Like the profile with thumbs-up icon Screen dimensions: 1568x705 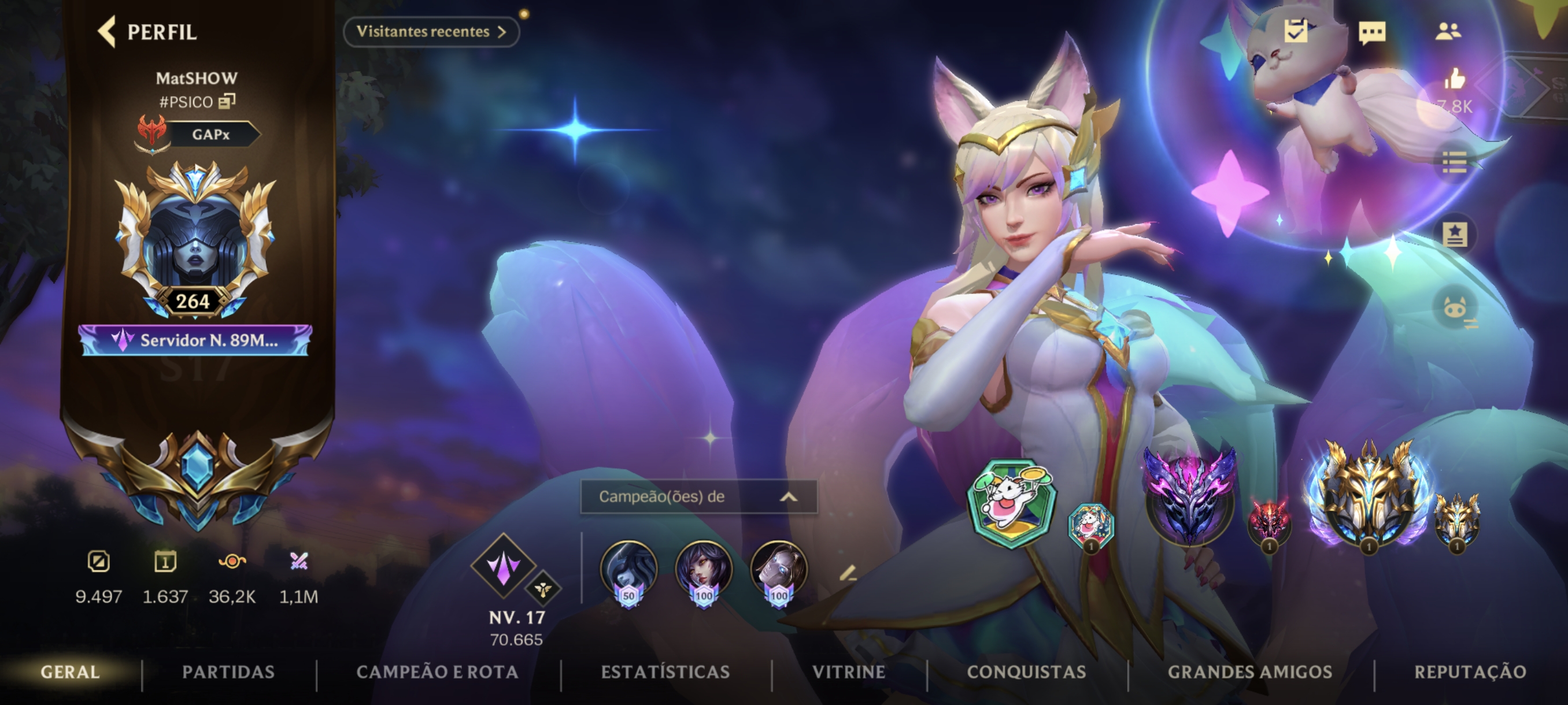coord(1454,79)
